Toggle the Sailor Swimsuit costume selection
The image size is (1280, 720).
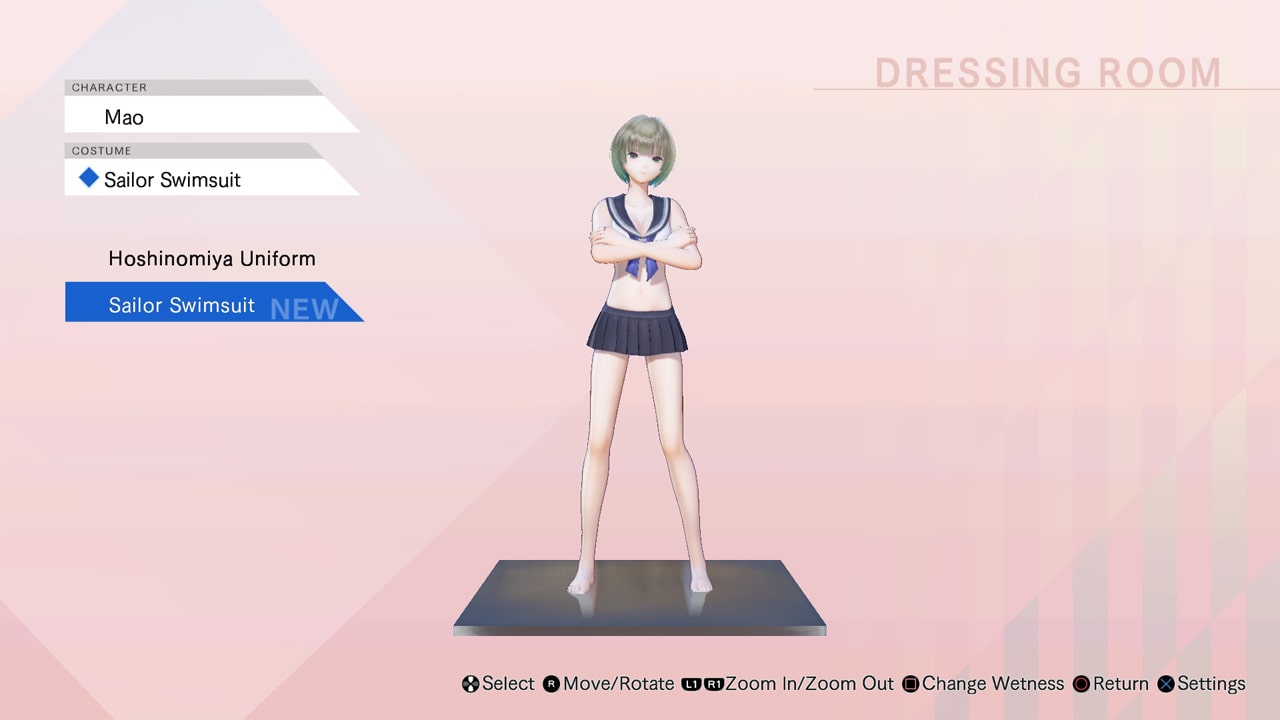[180, 304]
